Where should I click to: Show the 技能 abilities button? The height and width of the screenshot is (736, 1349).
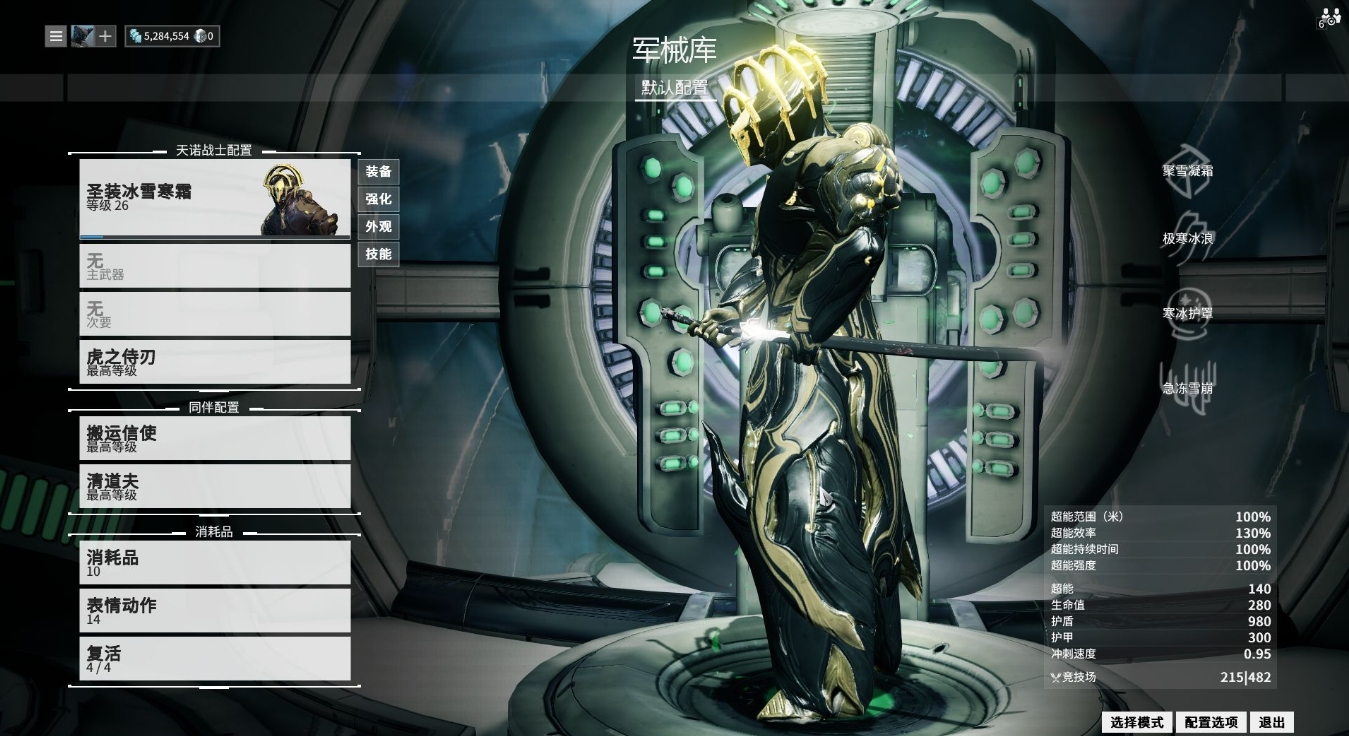378,254
